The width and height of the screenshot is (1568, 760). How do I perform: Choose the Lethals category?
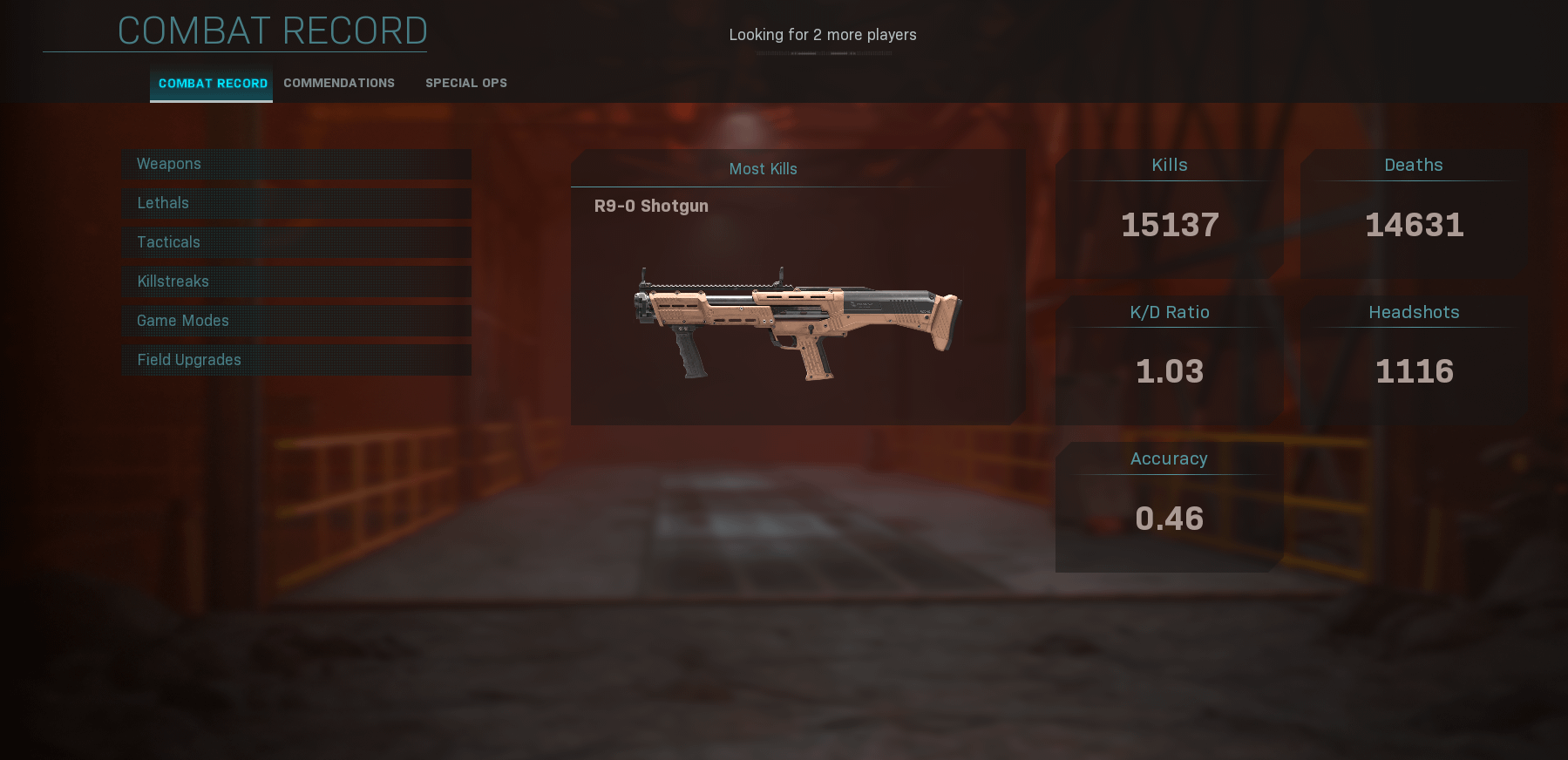tap(296, 203)
